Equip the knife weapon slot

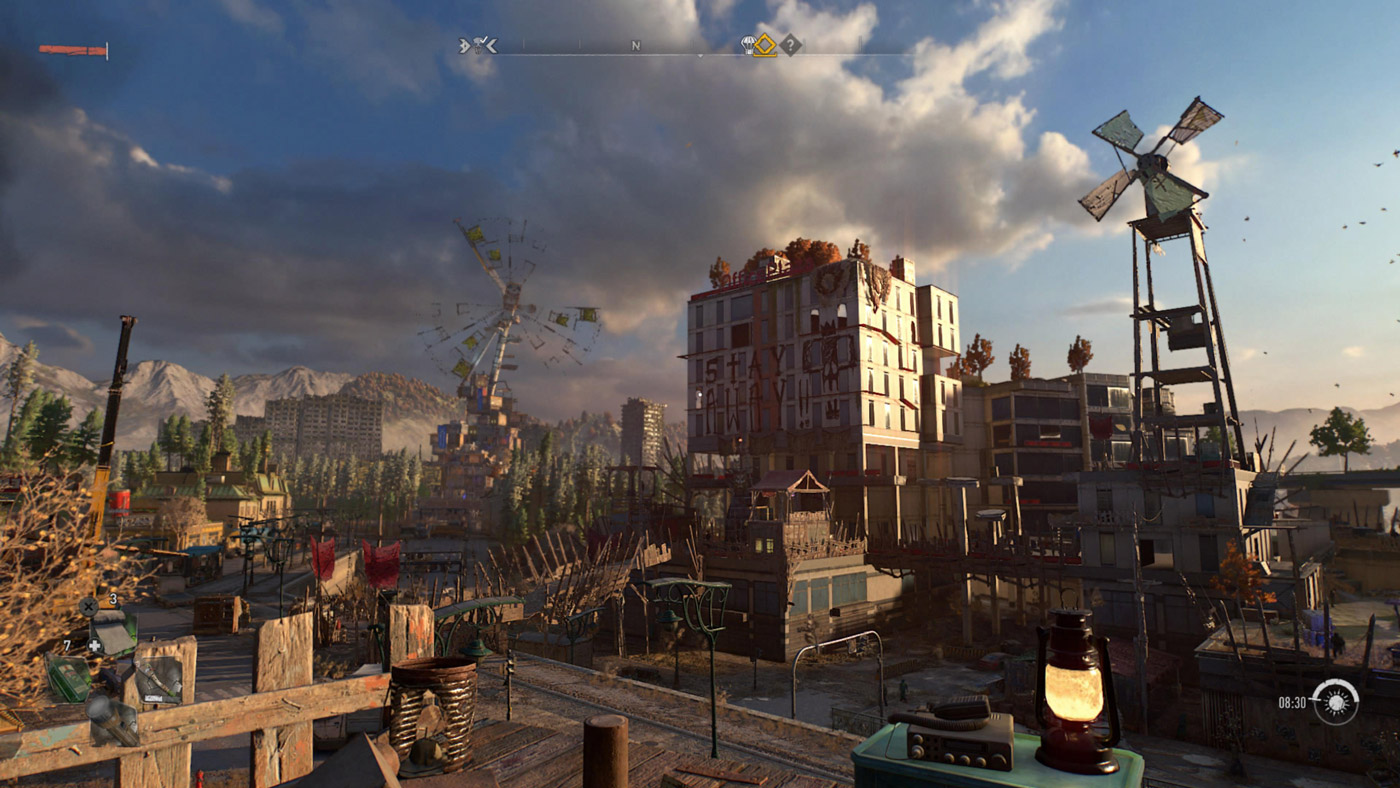(158, 678)
